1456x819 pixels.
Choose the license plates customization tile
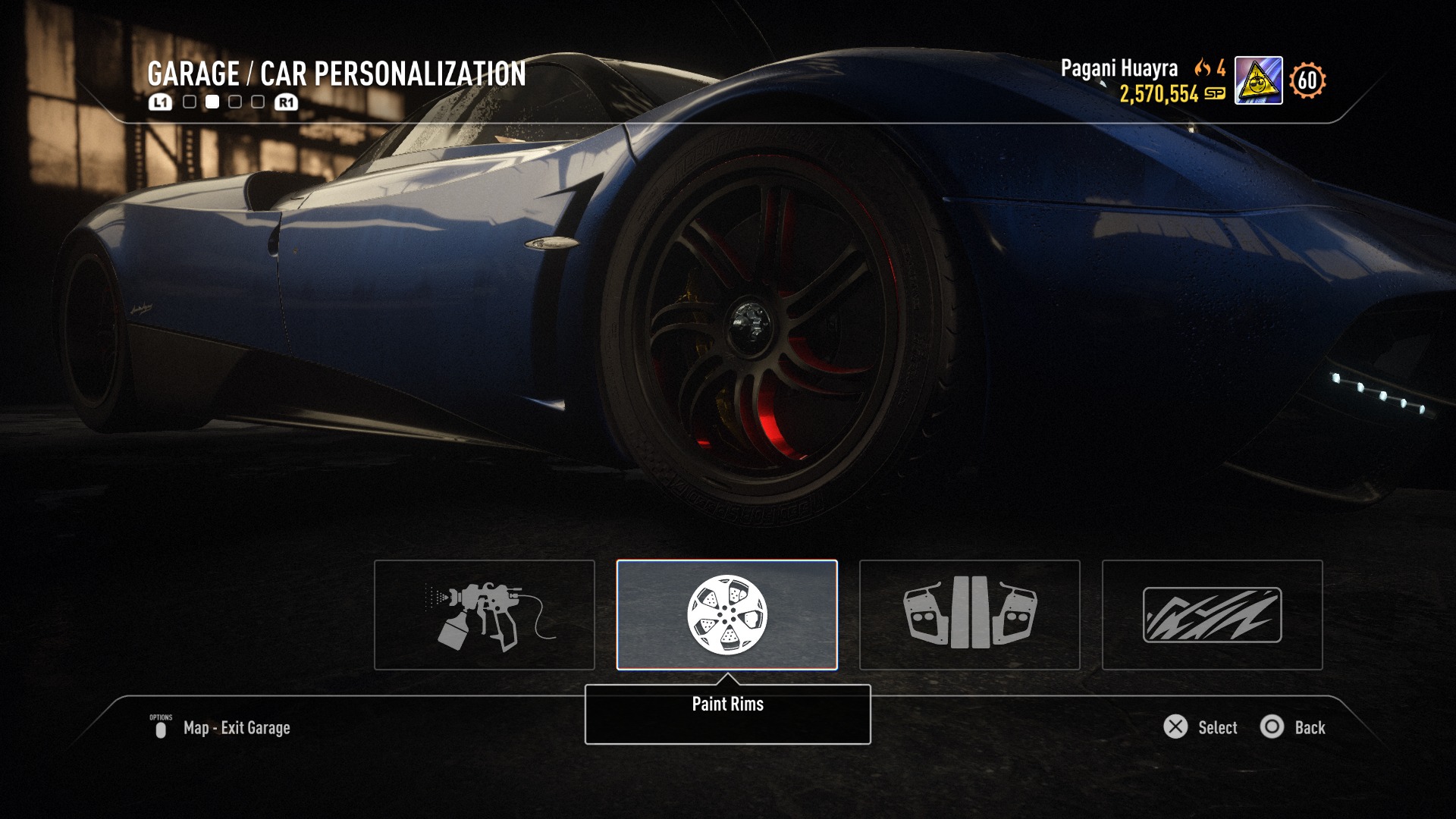(969, 615)
